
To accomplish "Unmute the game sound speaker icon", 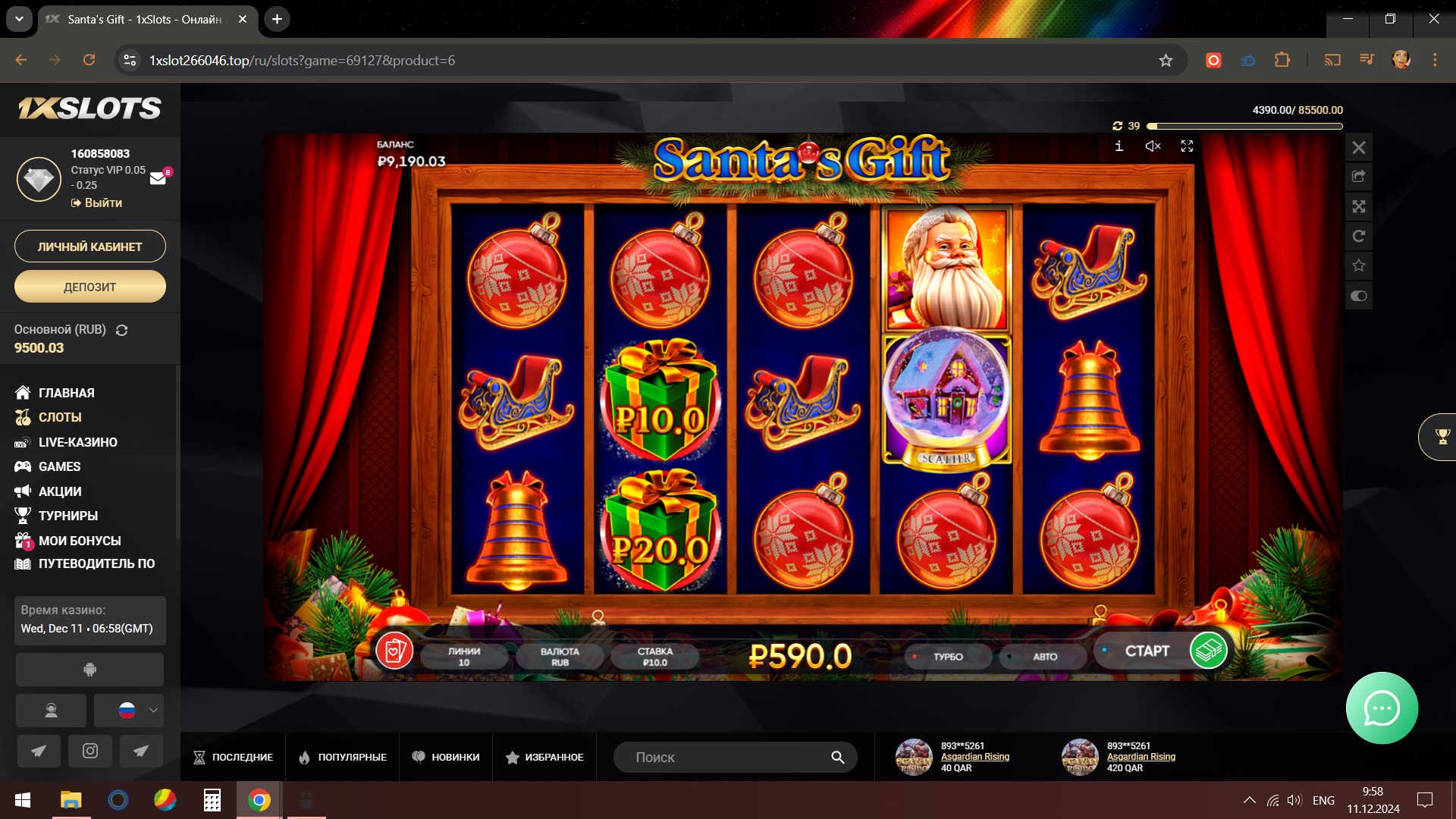I will point(1153,146).
